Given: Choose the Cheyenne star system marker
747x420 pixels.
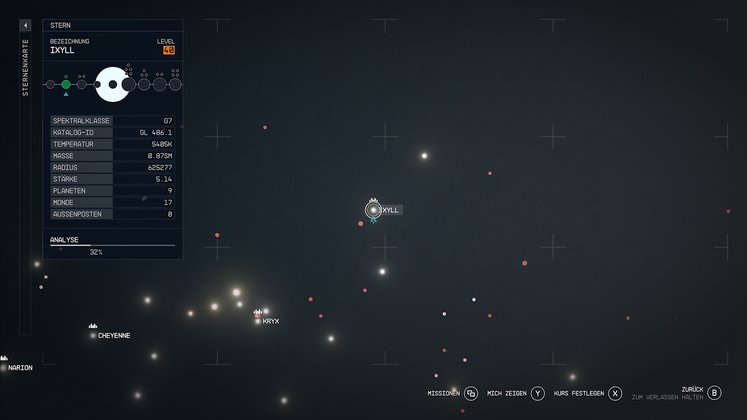Looking at the screenshot, I should 93,335.
